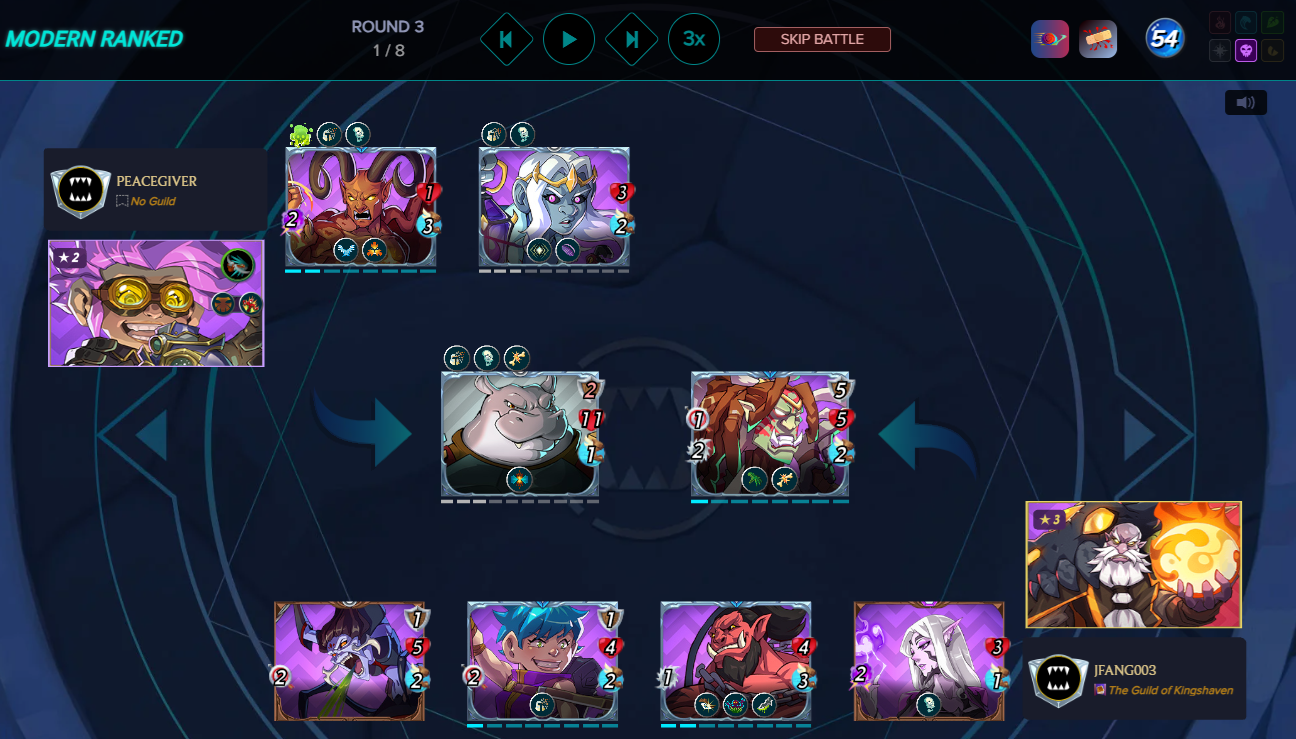Viewport: 1296px width, 739px height.
Task: Play the battle animation
Action: click(x=569, y=40)
